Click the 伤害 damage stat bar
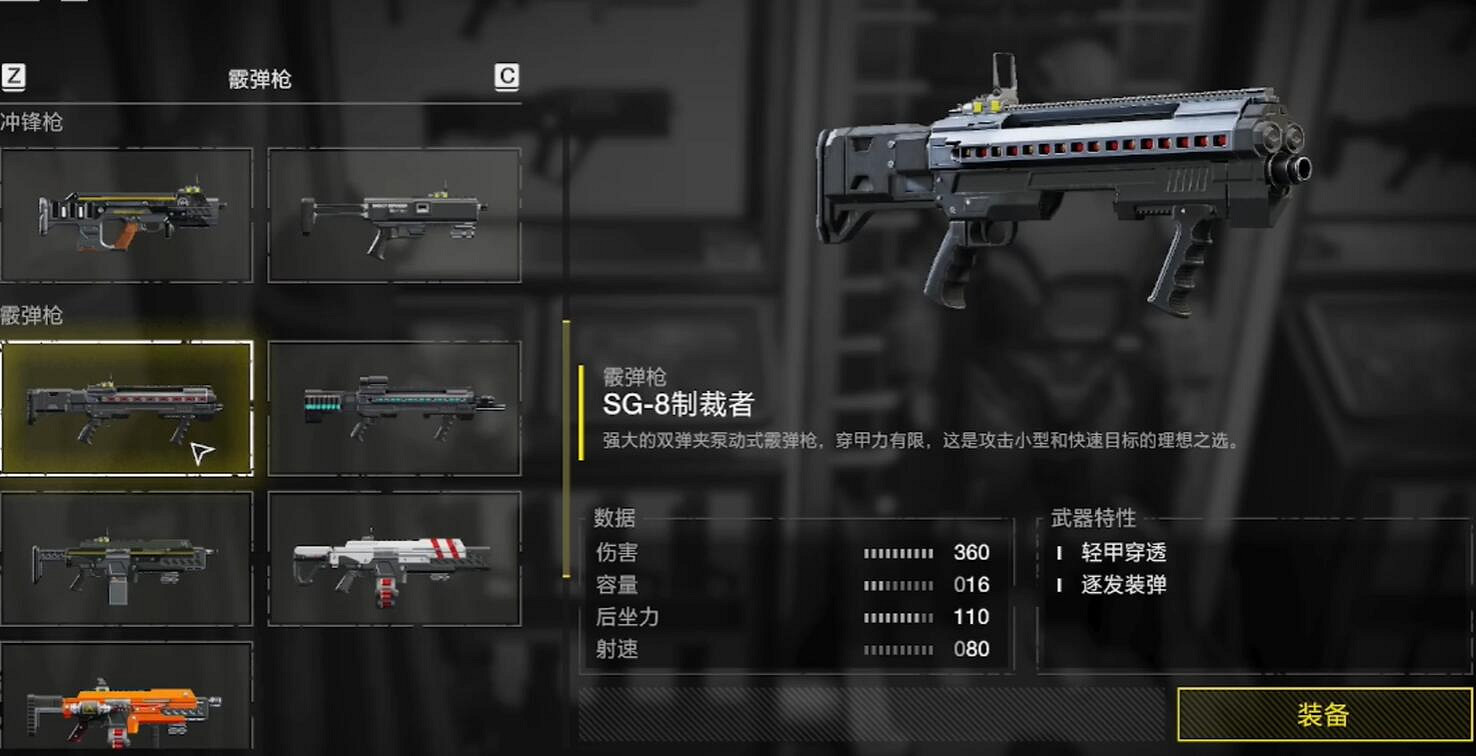 [x=893, y=551]
